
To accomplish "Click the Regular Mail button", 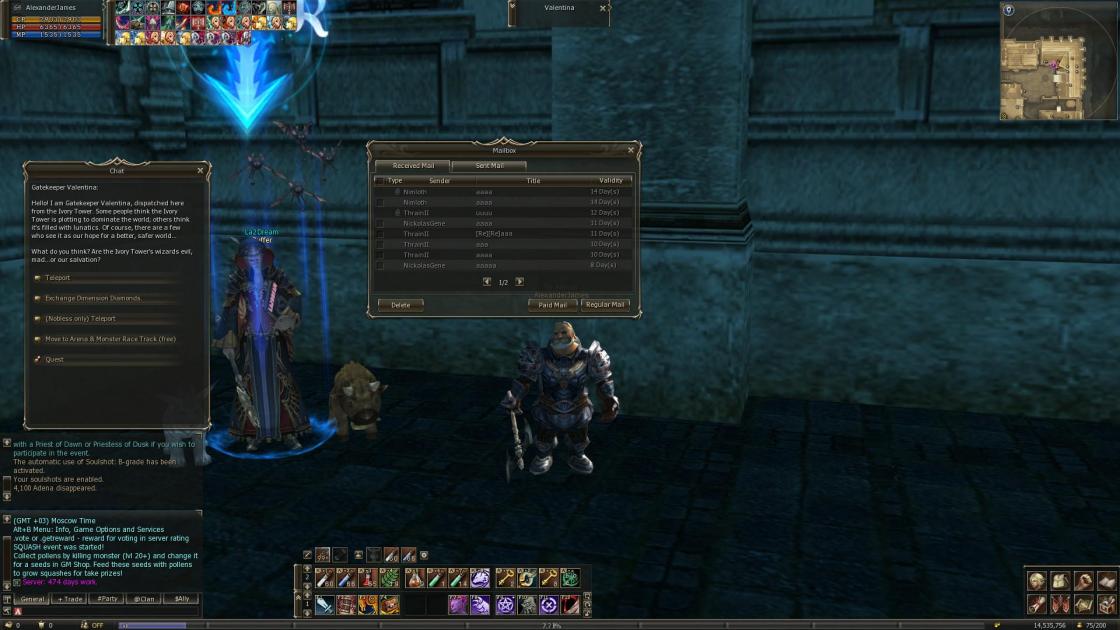I will tap(605, 305).
